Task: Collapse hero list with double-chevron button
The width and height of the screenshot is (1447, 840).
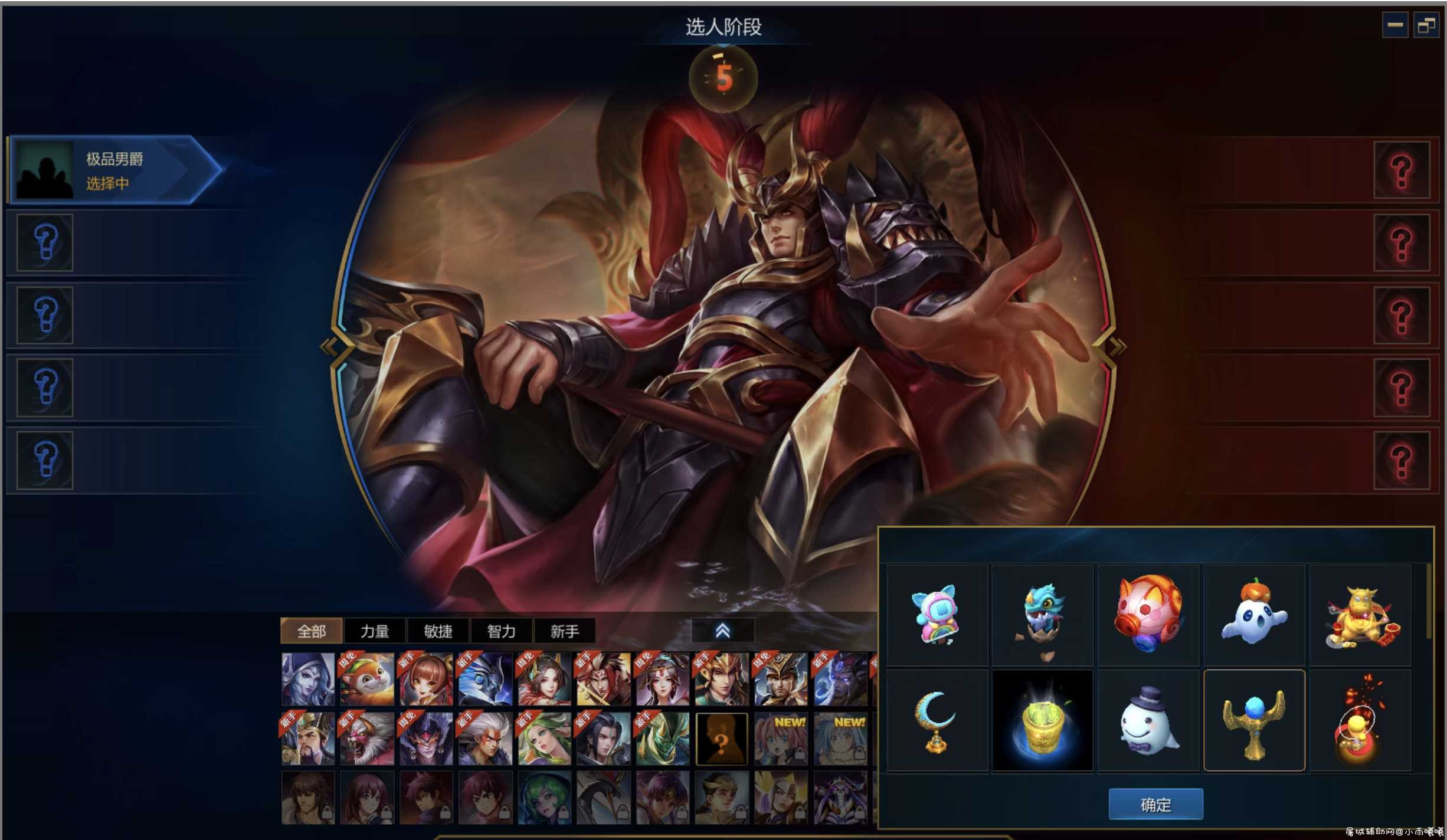Action: [722, 631]
